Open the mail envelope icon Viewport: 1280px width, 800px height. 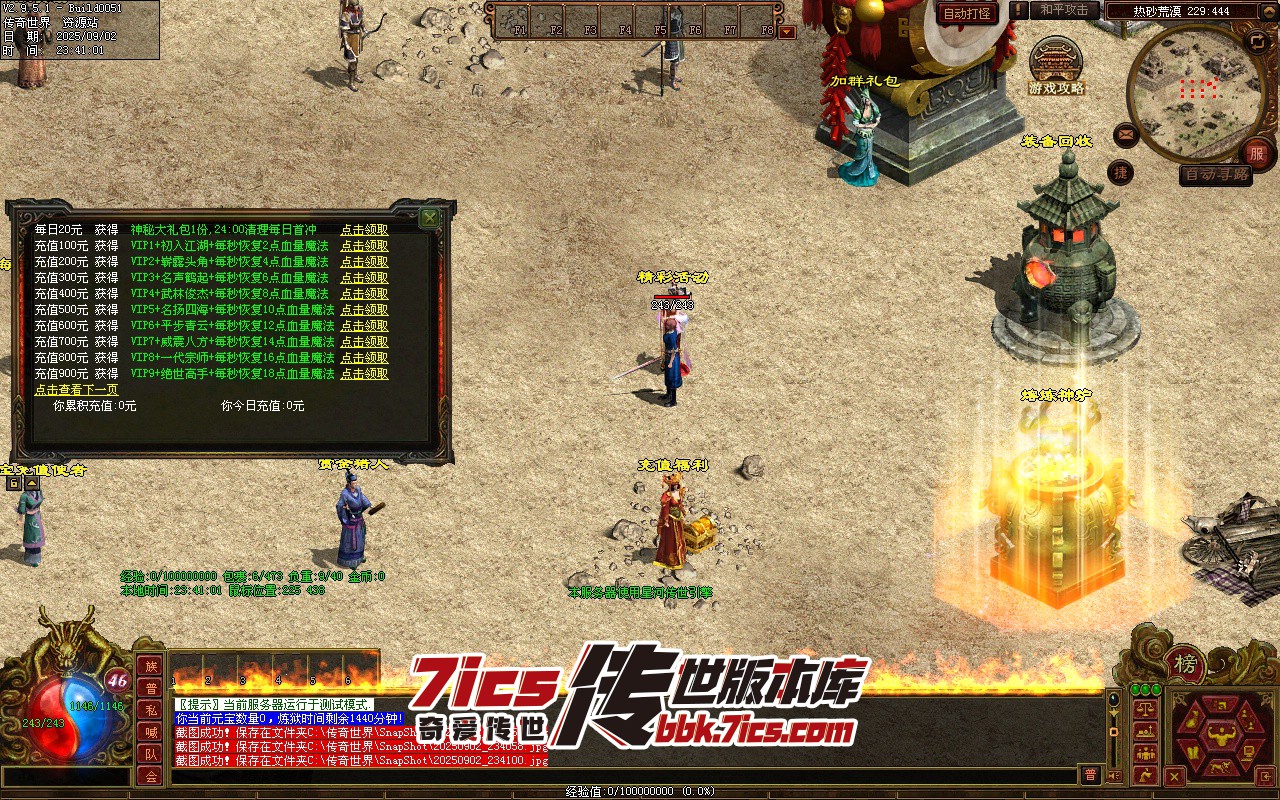(1126, 133)
